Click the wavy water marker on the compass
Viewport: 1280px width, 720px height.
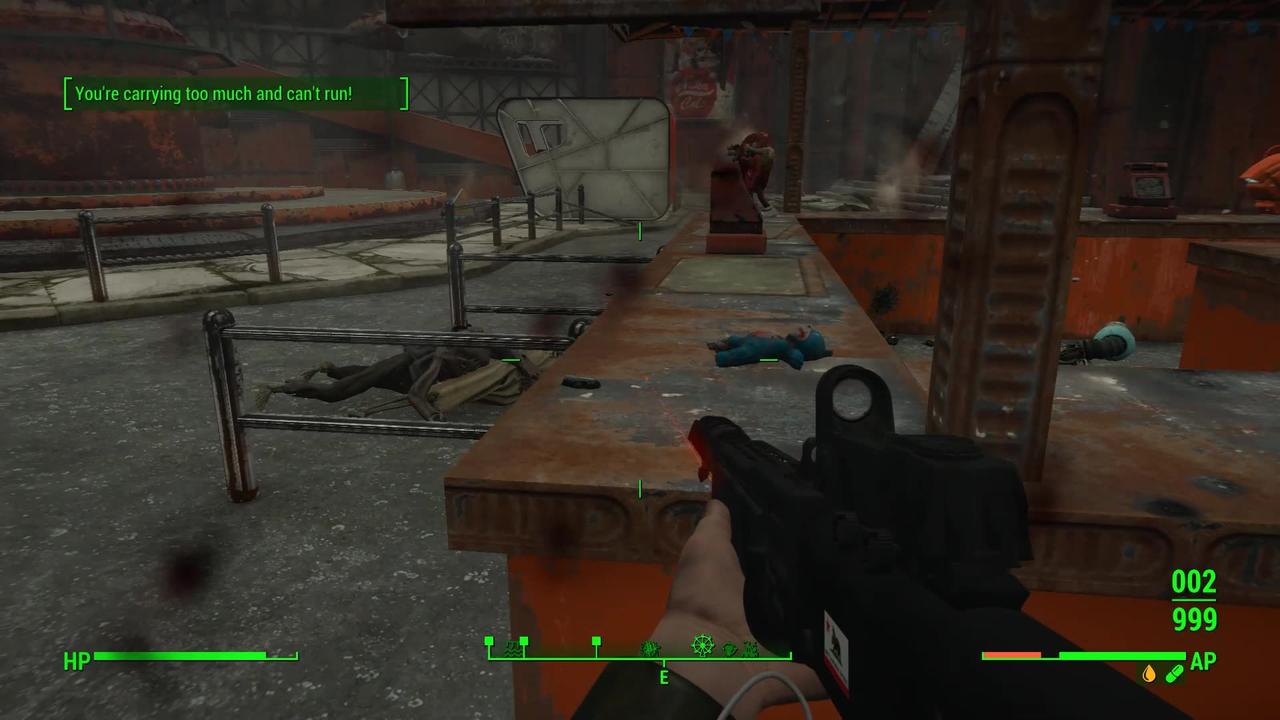click(512, 648)
